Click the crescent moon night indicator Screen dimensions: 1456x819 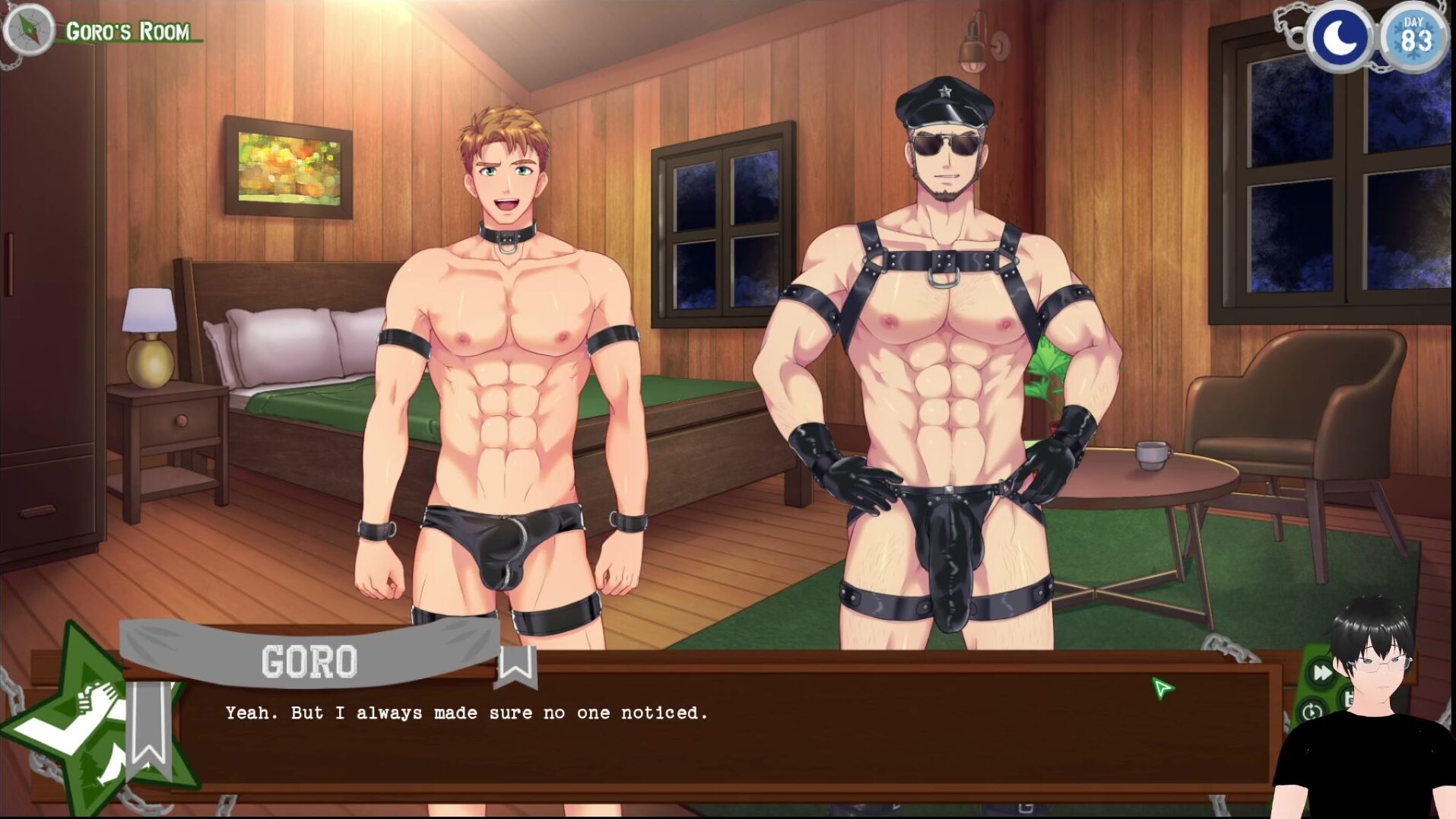click(x=1340, y=37)
